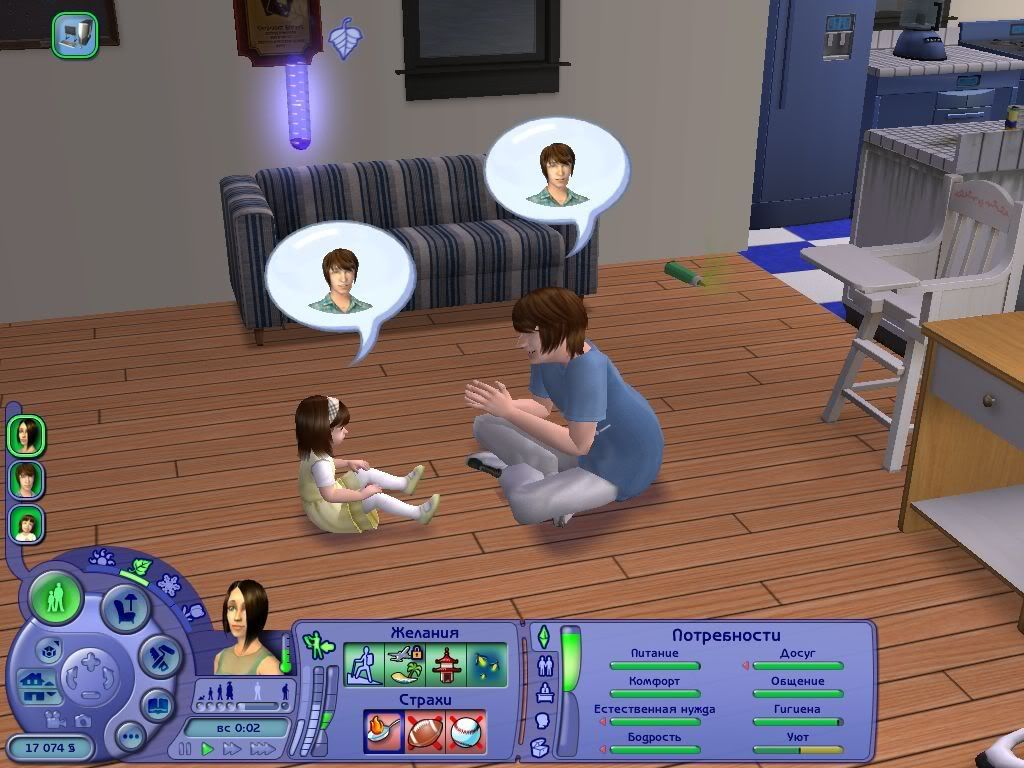Activate the green Live mode button
The image size is (1024, 768).
tap(56, 598)
